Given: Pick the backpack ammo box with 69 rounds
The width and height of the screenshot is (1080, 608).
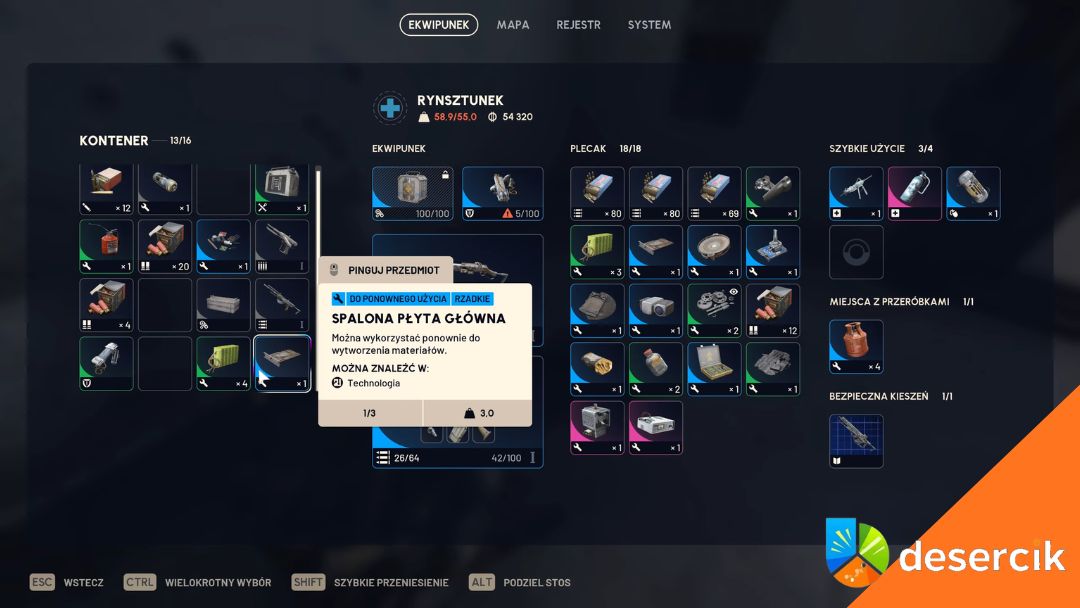Looking at the screenshot, I should pos(714,193).
